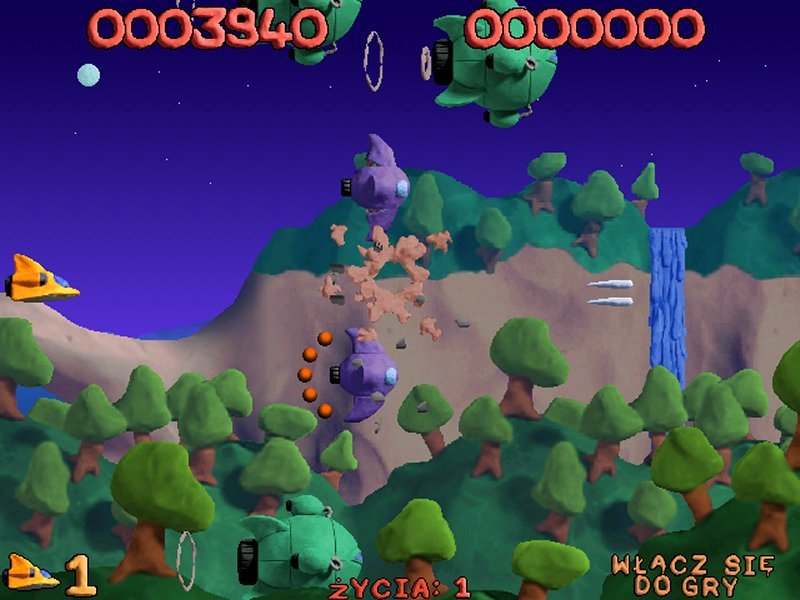Screen dimensions: 800x600
Task: Click the yellow ship lives icon
Action: tap(31, 573)
